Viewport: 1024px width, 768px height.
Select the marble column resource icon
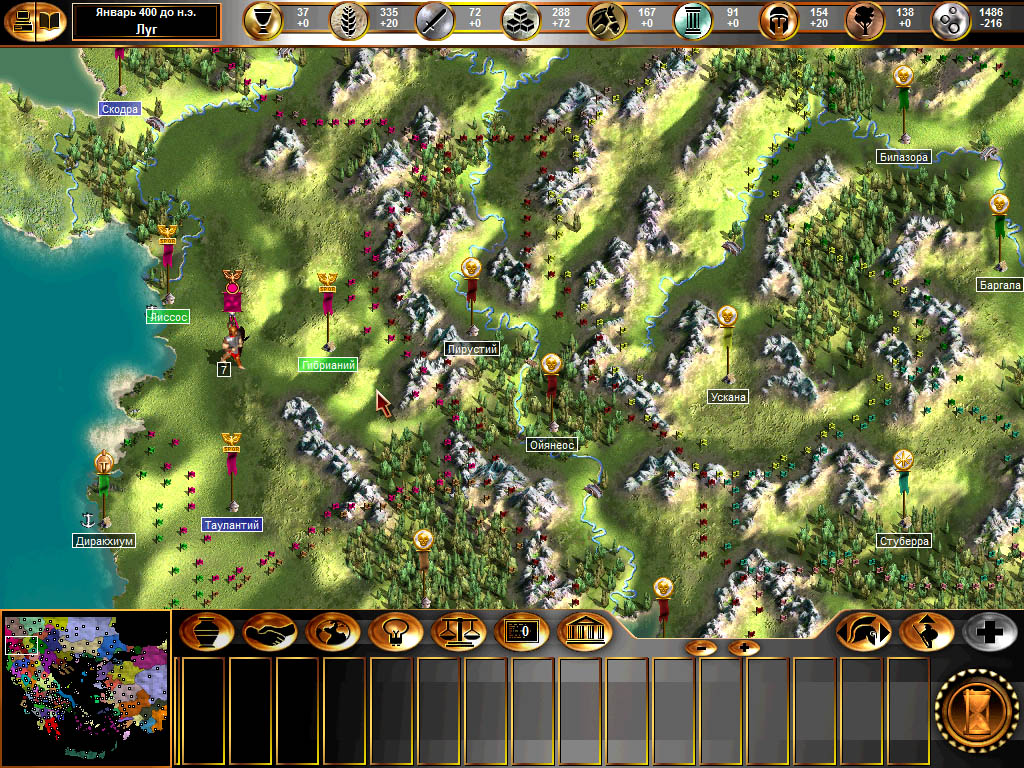pyautogui.click(x=691, y=20)
